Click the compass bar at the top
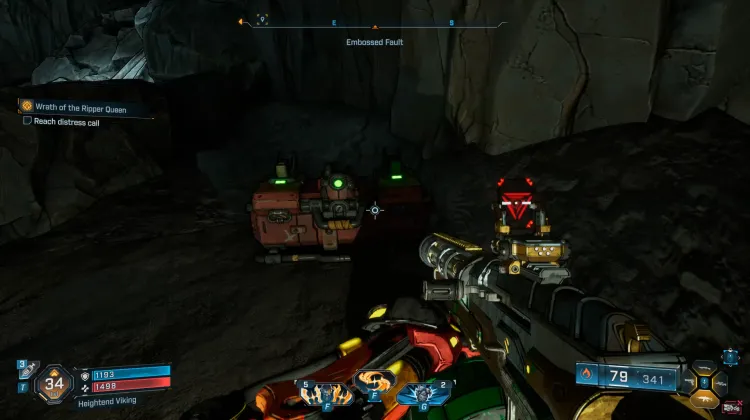This screenshot has height=420, width=750. (374, 22)
